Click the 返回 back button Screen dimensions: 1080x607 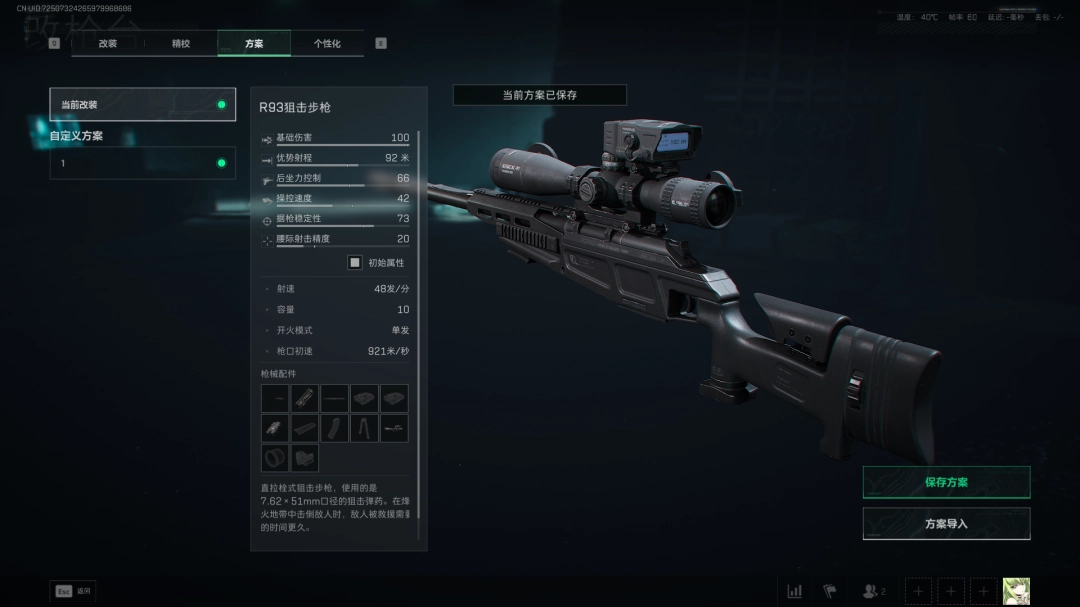pyautogui.click(x=73, y=591)
